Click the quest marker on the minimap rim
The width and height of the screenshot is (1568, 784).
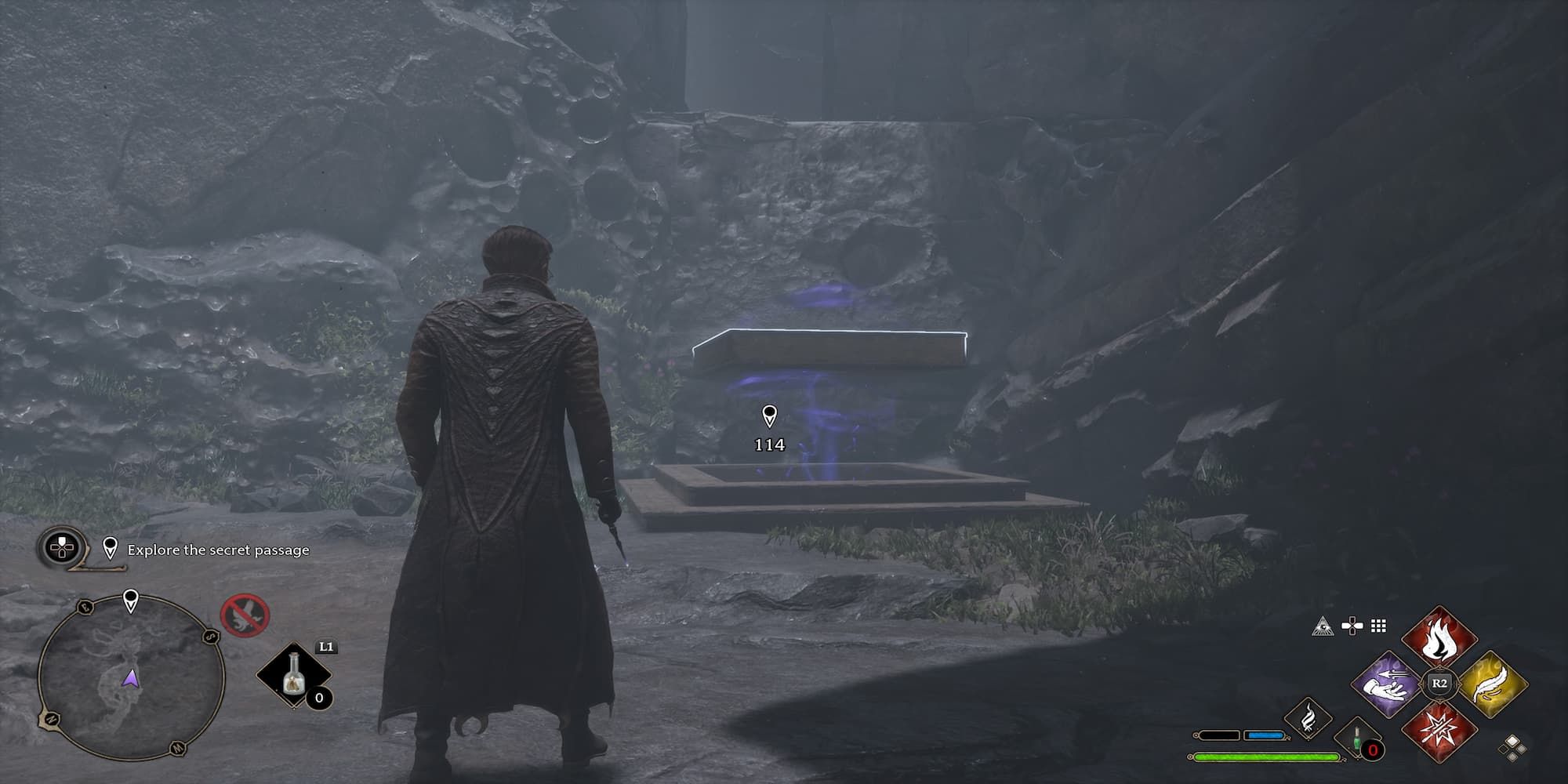point(131,602)
